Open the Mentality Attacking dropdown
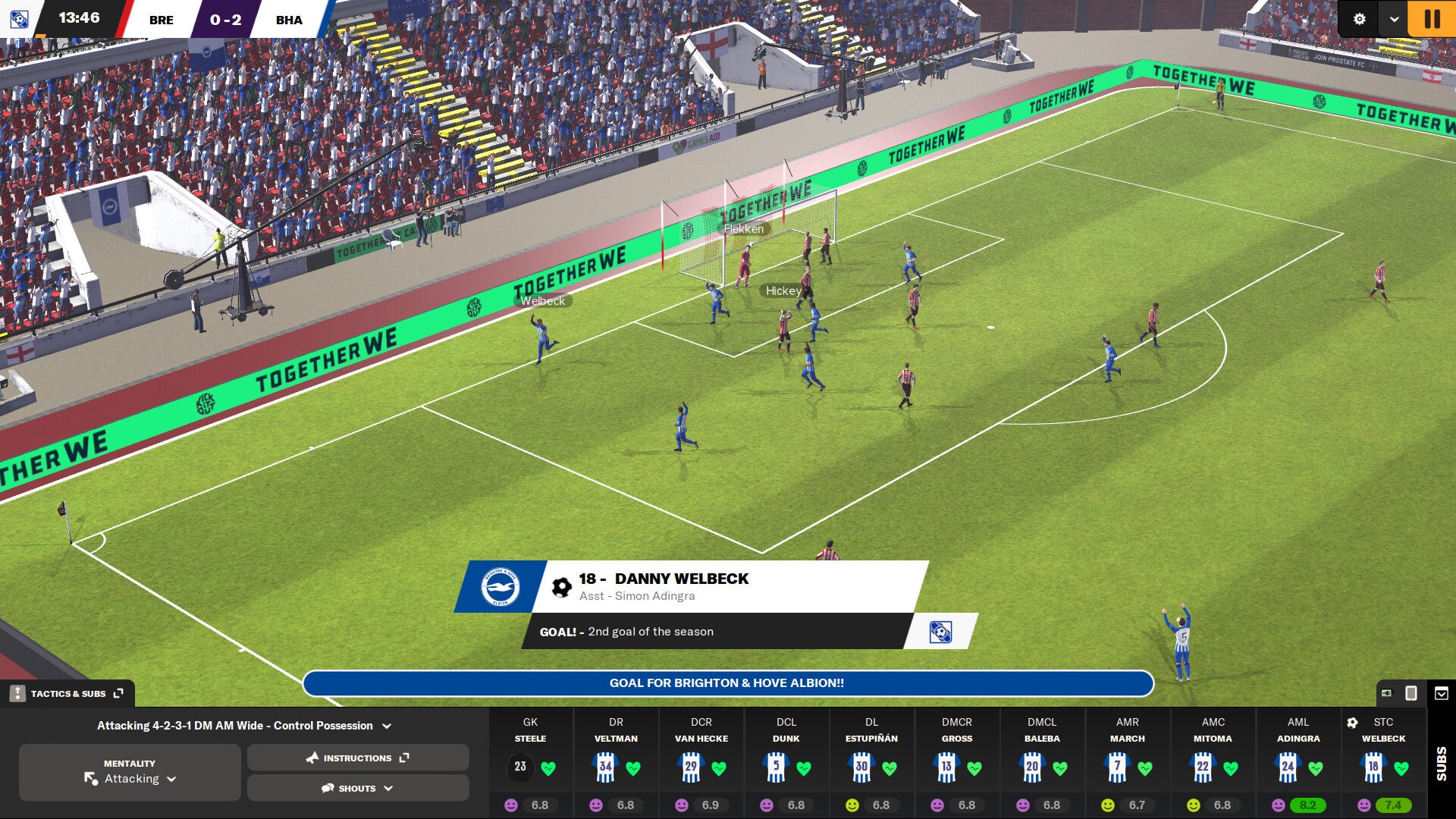Screen dimensions: 1456x819 tap(136, 779)
